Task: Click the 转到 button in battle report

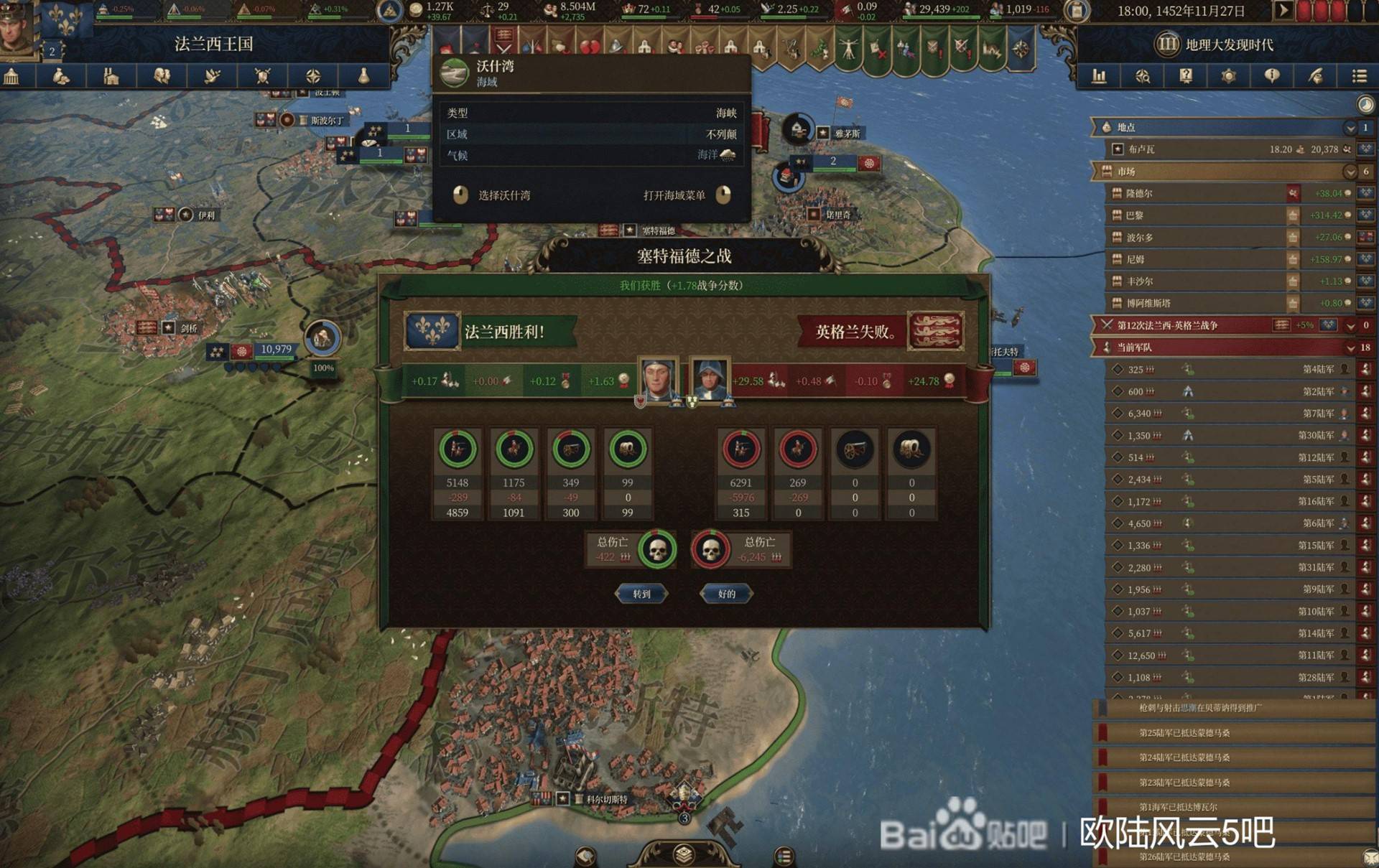Action: 641,594
